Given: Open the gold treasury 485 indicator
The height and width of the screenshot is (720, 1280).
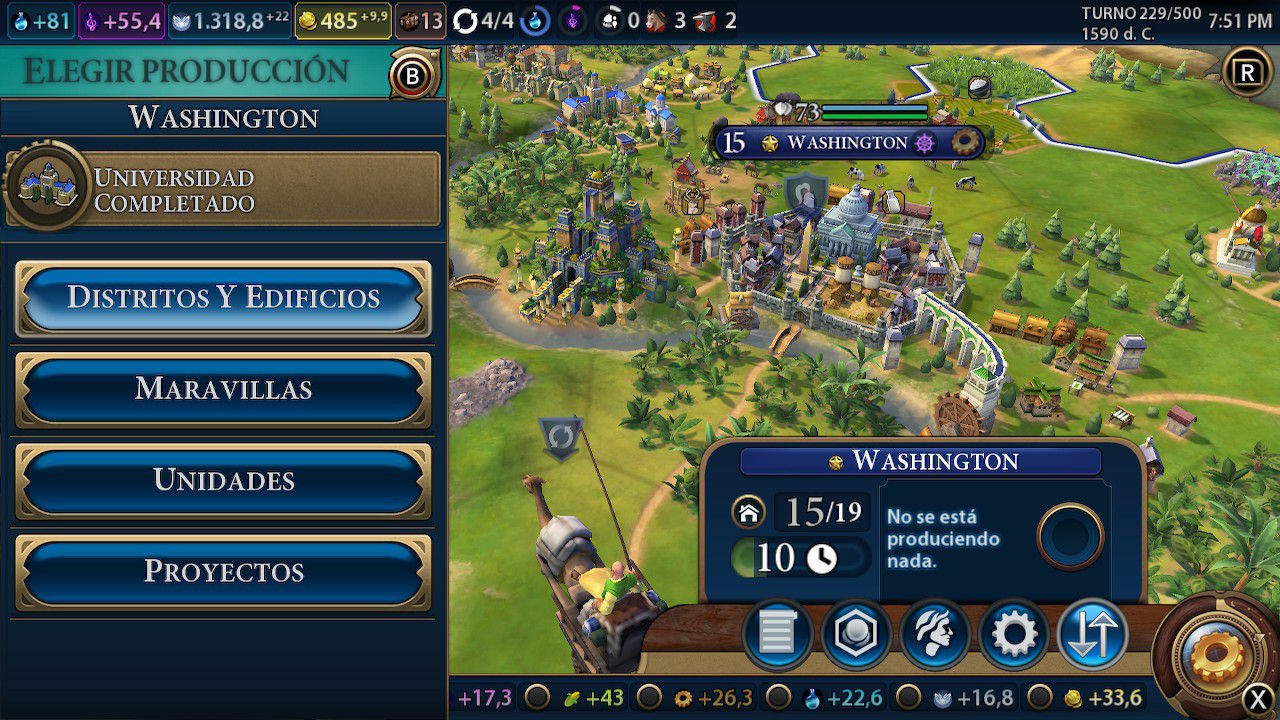Looking at the screenshot, I should (343, 21).
